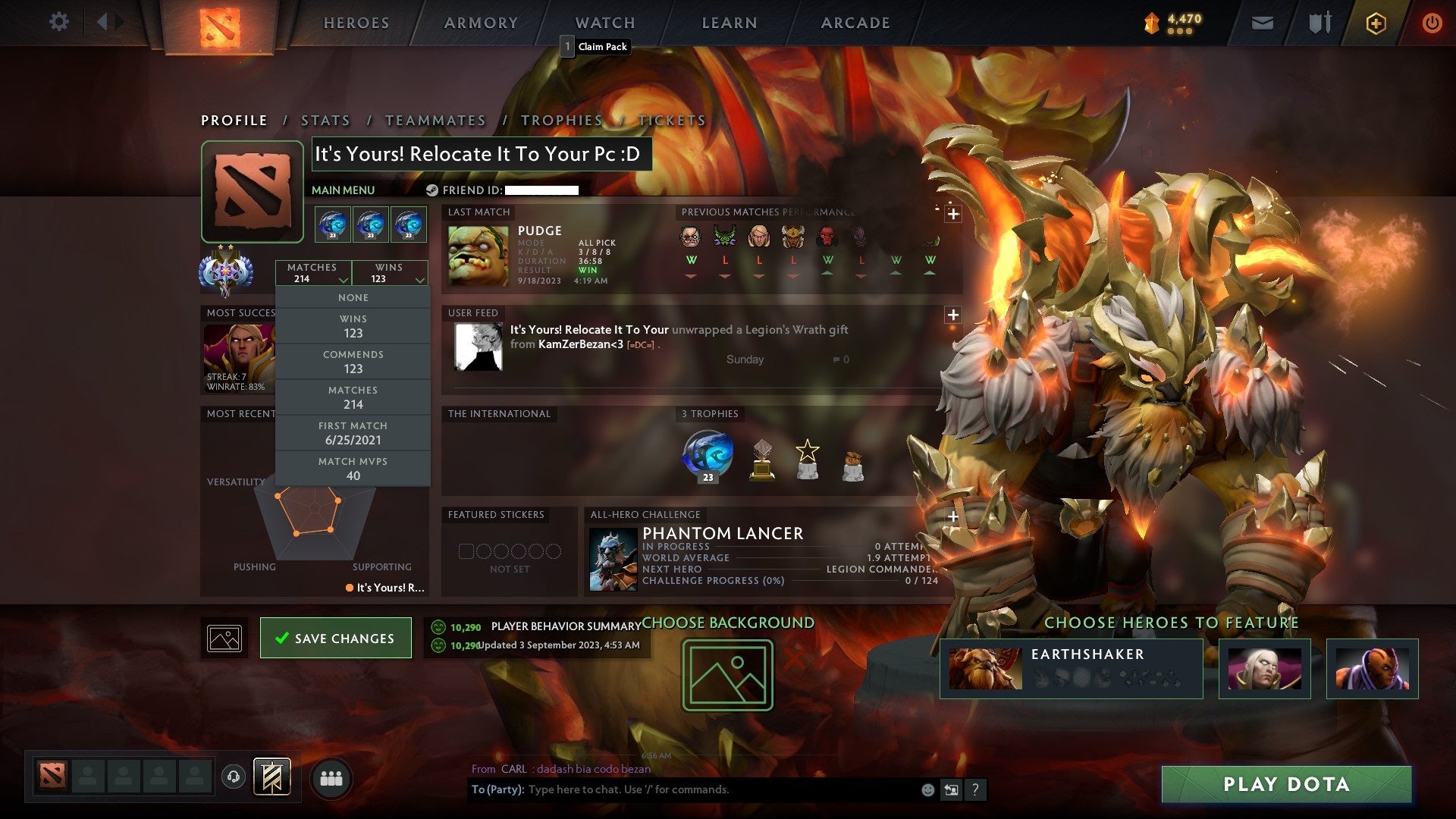Open the armory shield-and-sword icon
The image size is (1456, 819).
[x=1319, y=23]
